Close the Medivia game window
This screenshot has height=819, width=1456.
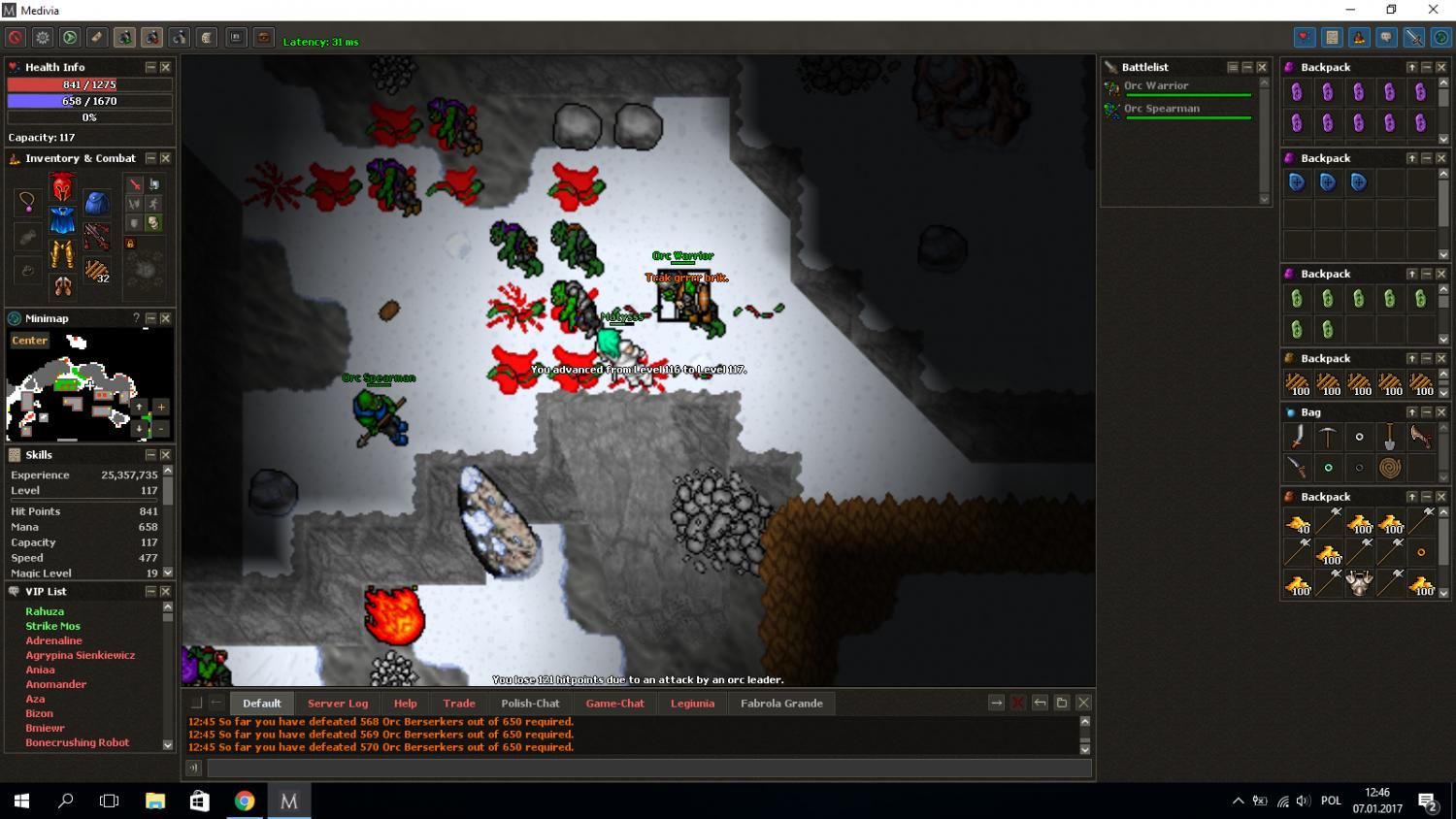[1433, 10]
